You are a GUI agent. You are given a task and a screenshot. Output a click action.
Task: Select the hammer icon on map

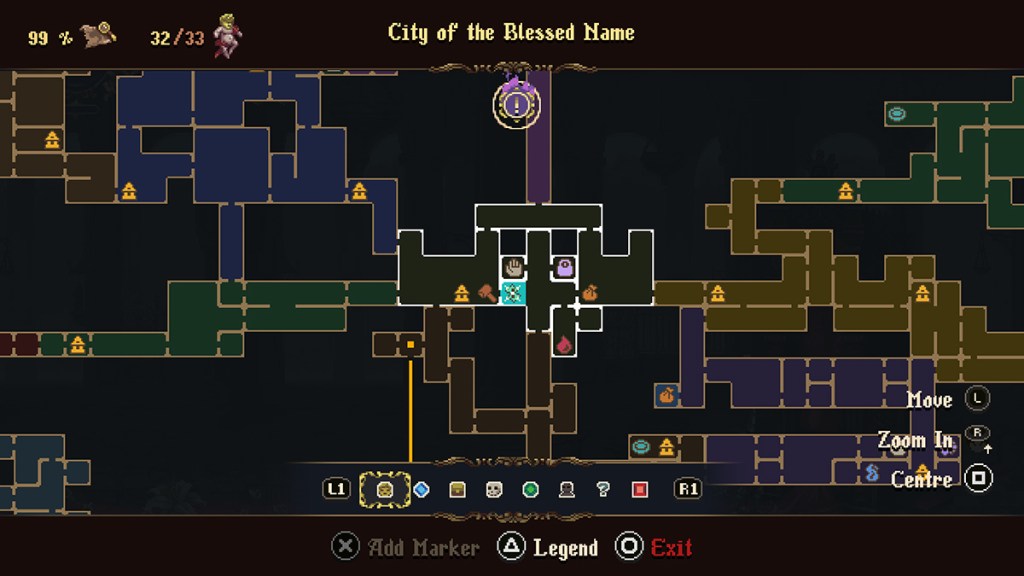487,293
